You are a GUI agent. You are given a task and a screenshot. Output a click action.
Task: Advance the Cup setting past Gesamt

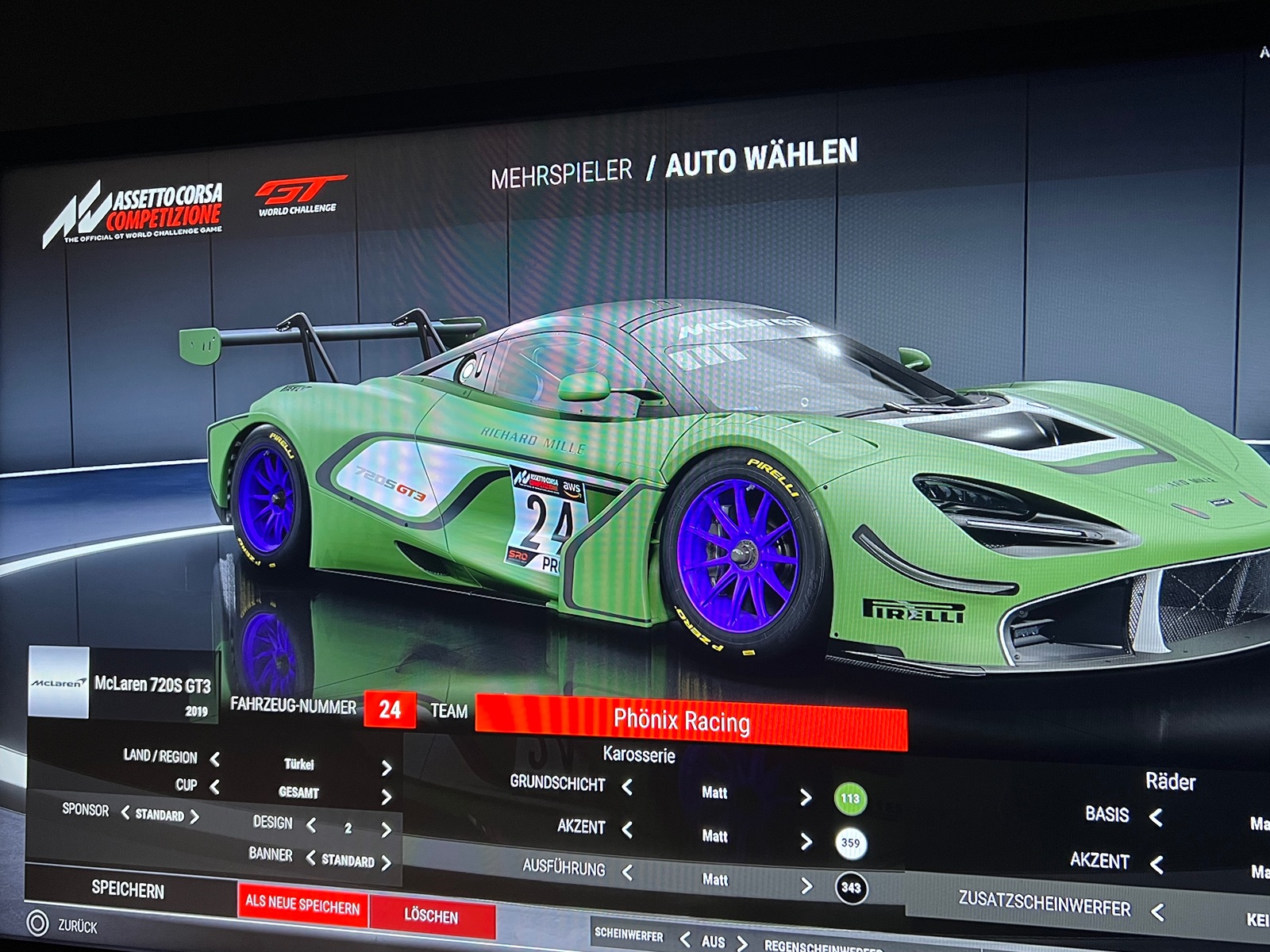[387, 797]
